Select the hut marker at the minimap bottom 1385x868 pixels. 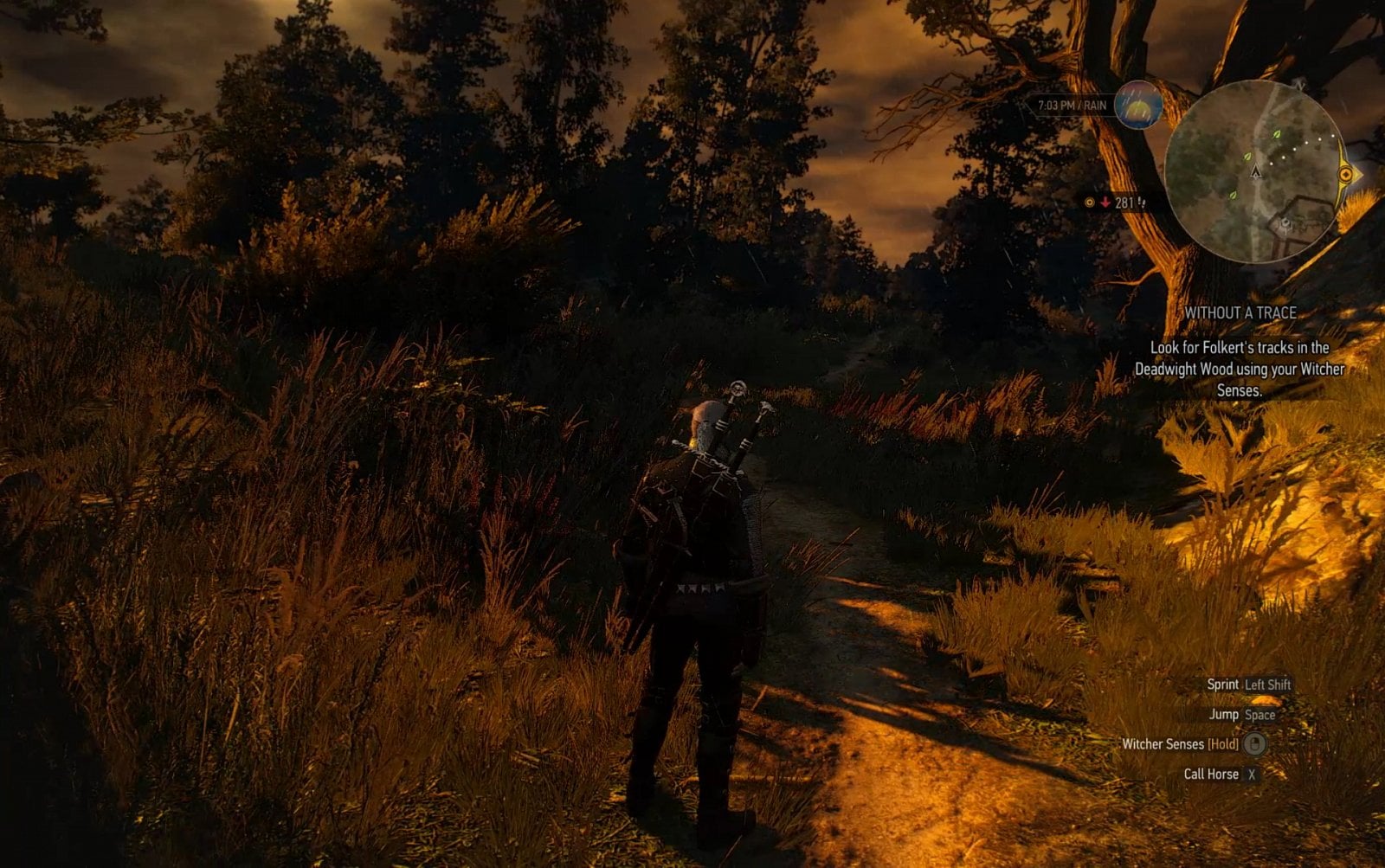click(x=1285, y=222)
